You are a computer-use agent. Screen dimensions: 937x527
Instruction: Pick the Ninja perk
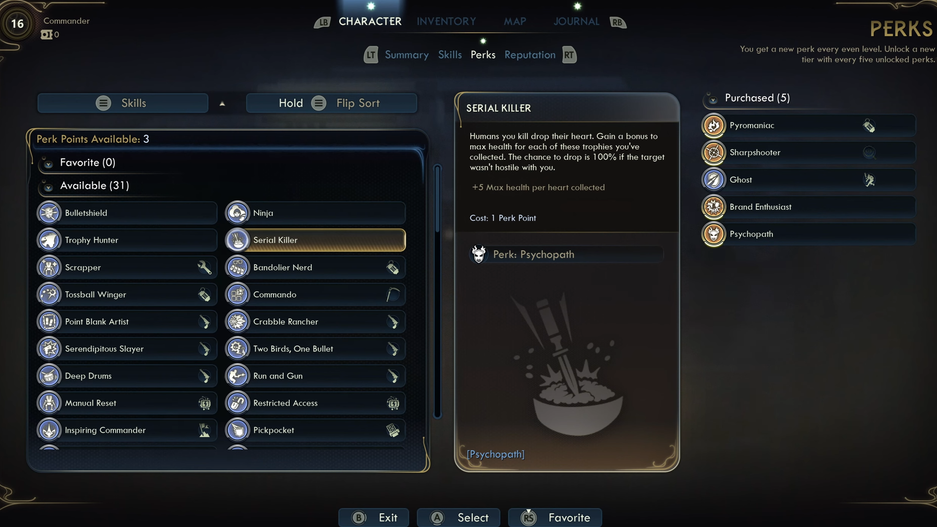[315, 213]
